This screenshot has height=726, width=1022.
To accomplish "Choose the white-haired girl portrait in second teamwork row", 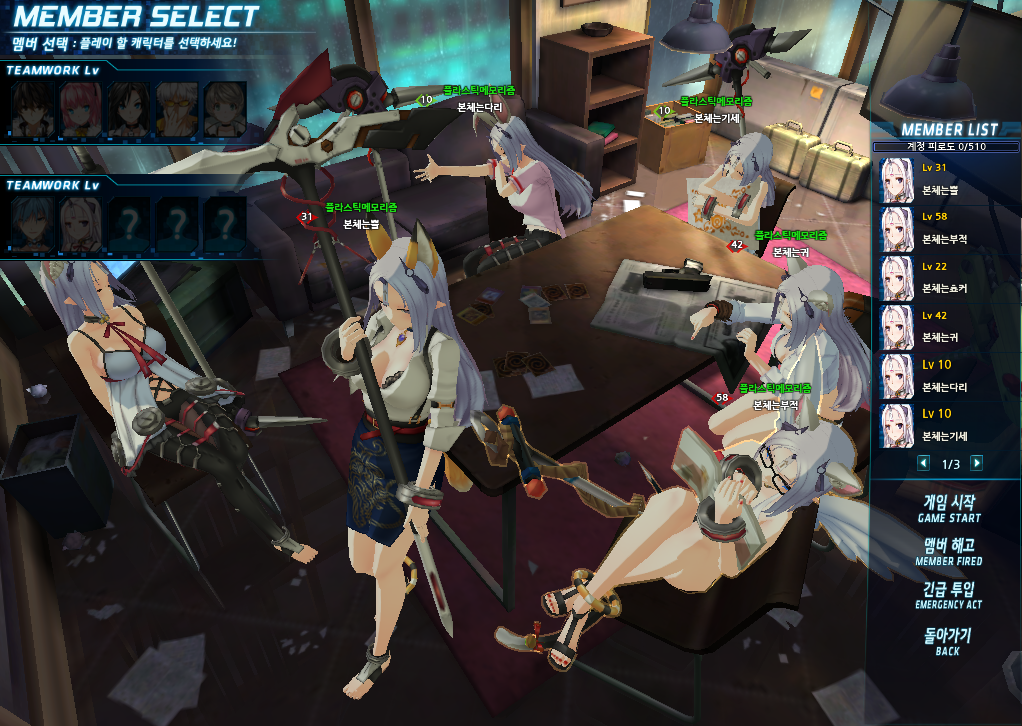I will [79, 222].
